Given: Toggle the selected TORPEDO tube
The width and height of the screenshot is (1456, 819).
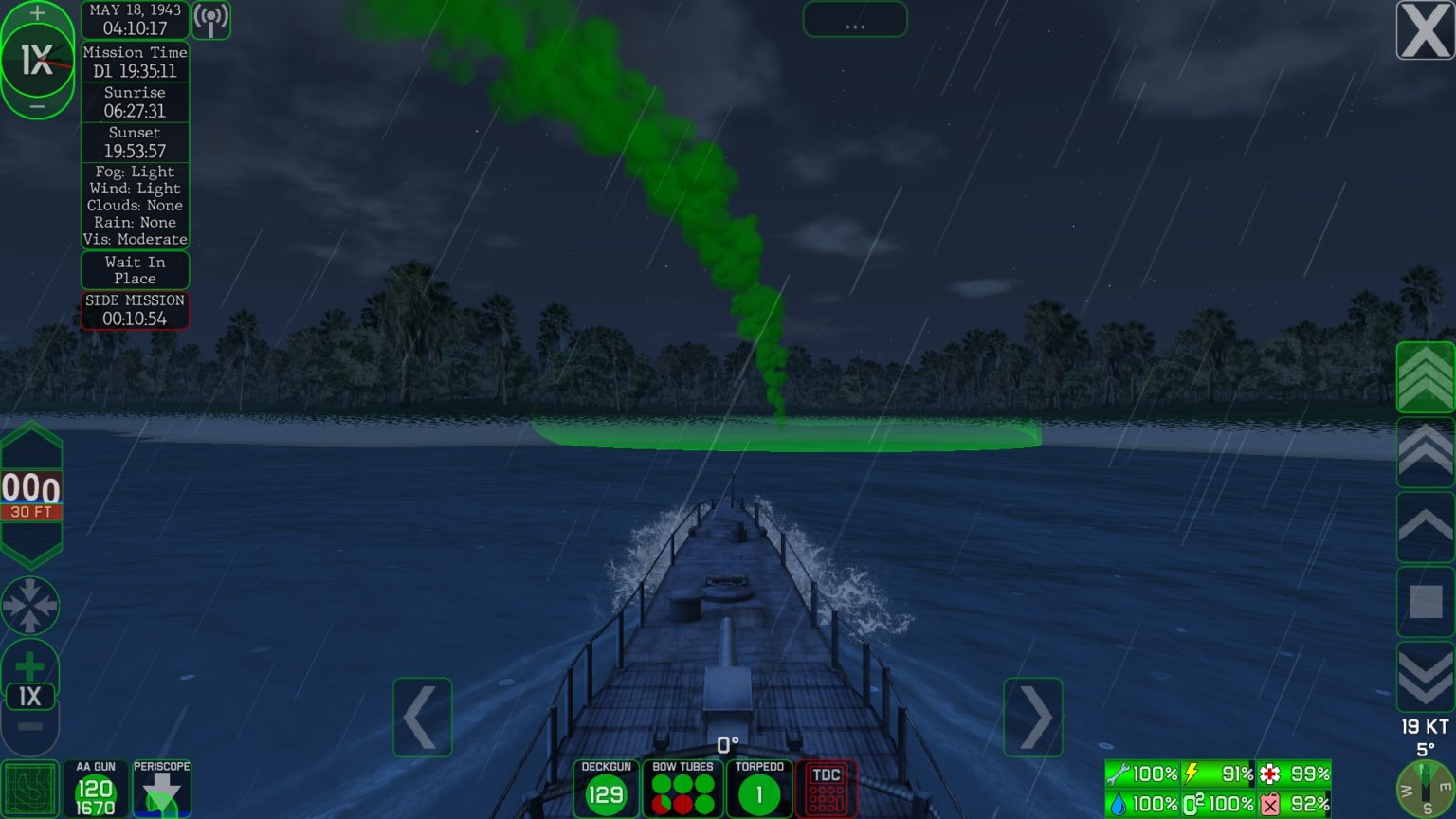Looking at the screenshot, I should coord(760,788).
